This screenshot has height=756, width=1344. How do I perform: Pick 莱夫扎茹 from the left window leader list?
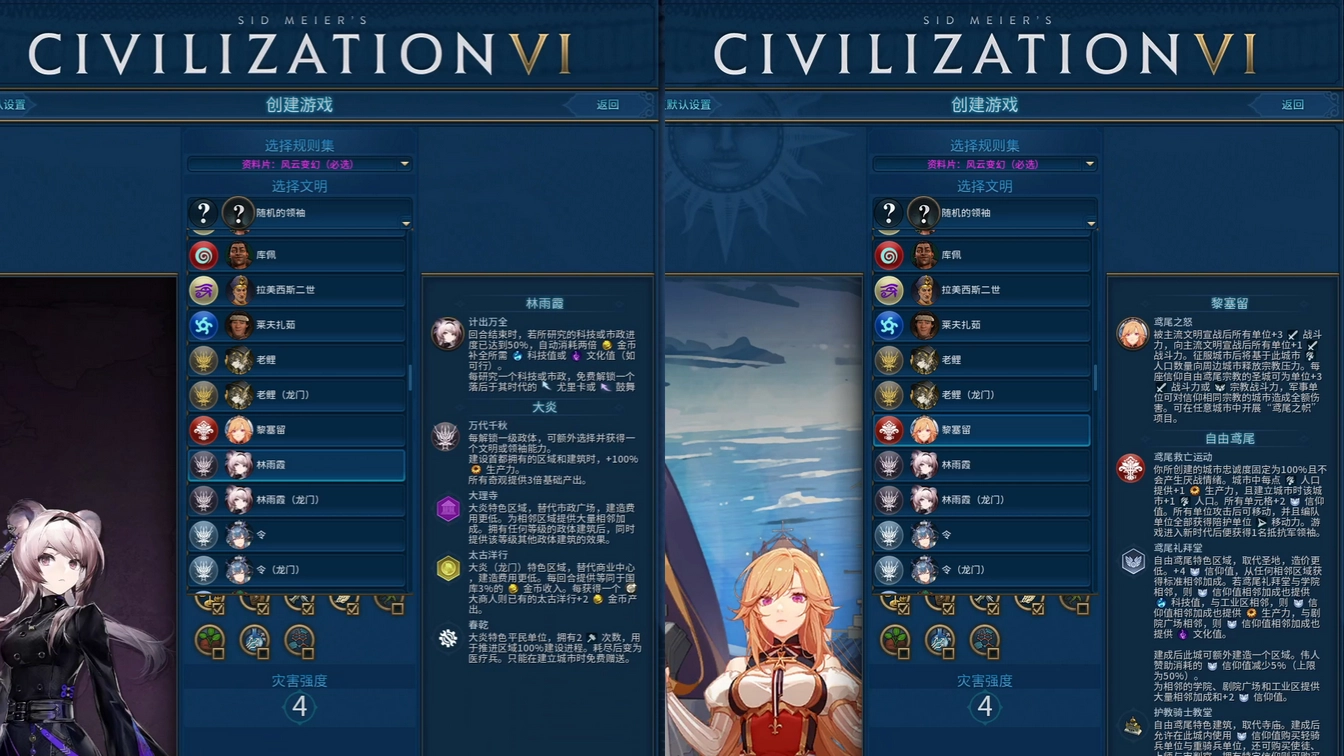point(298,325)
